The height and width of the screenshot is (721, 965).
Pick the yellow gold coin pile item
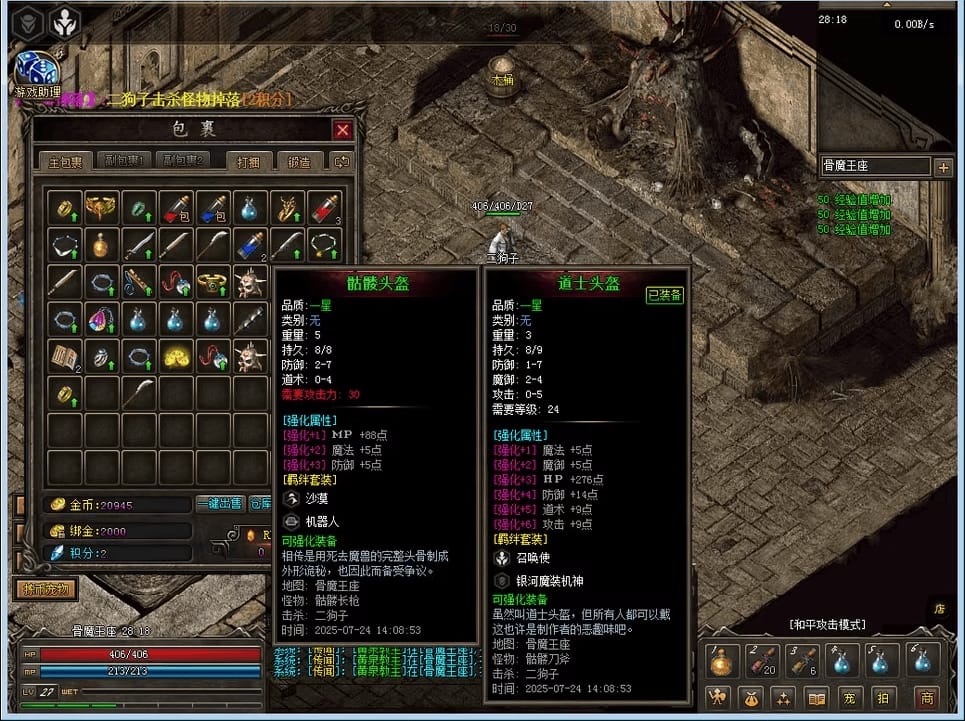click(x=175, y=356)
